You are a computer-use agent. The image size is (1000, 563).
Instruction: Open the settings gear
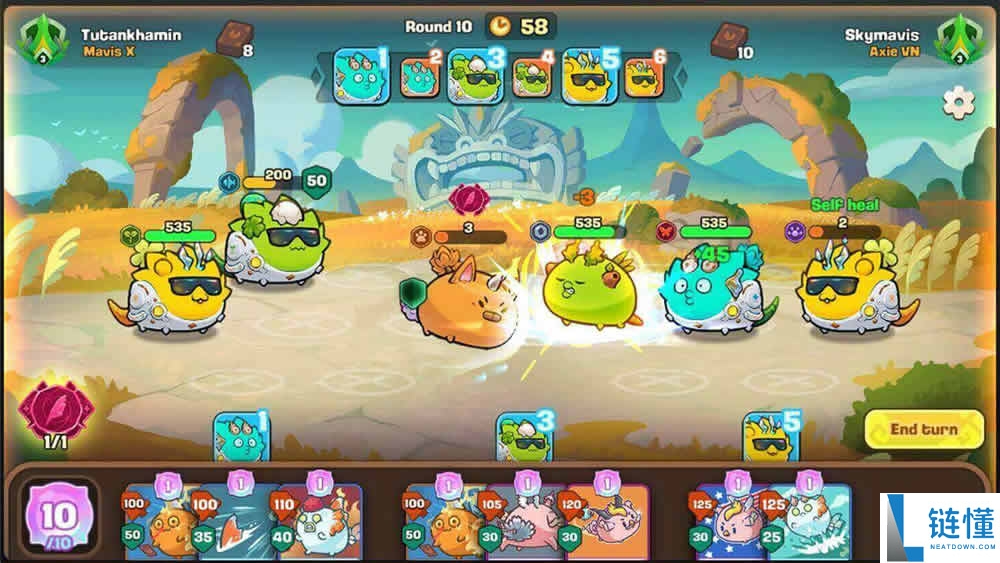(959, 103)
